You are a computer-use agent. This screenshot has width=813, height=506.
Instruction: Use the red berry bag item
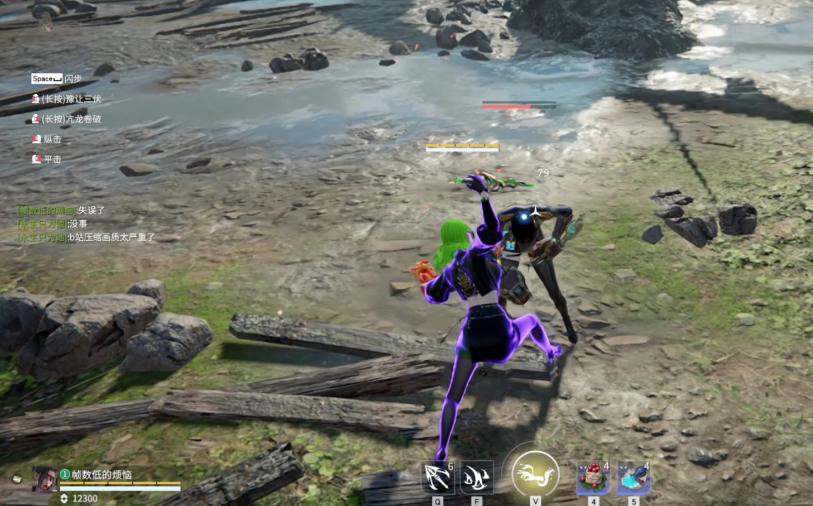point(593,478)
